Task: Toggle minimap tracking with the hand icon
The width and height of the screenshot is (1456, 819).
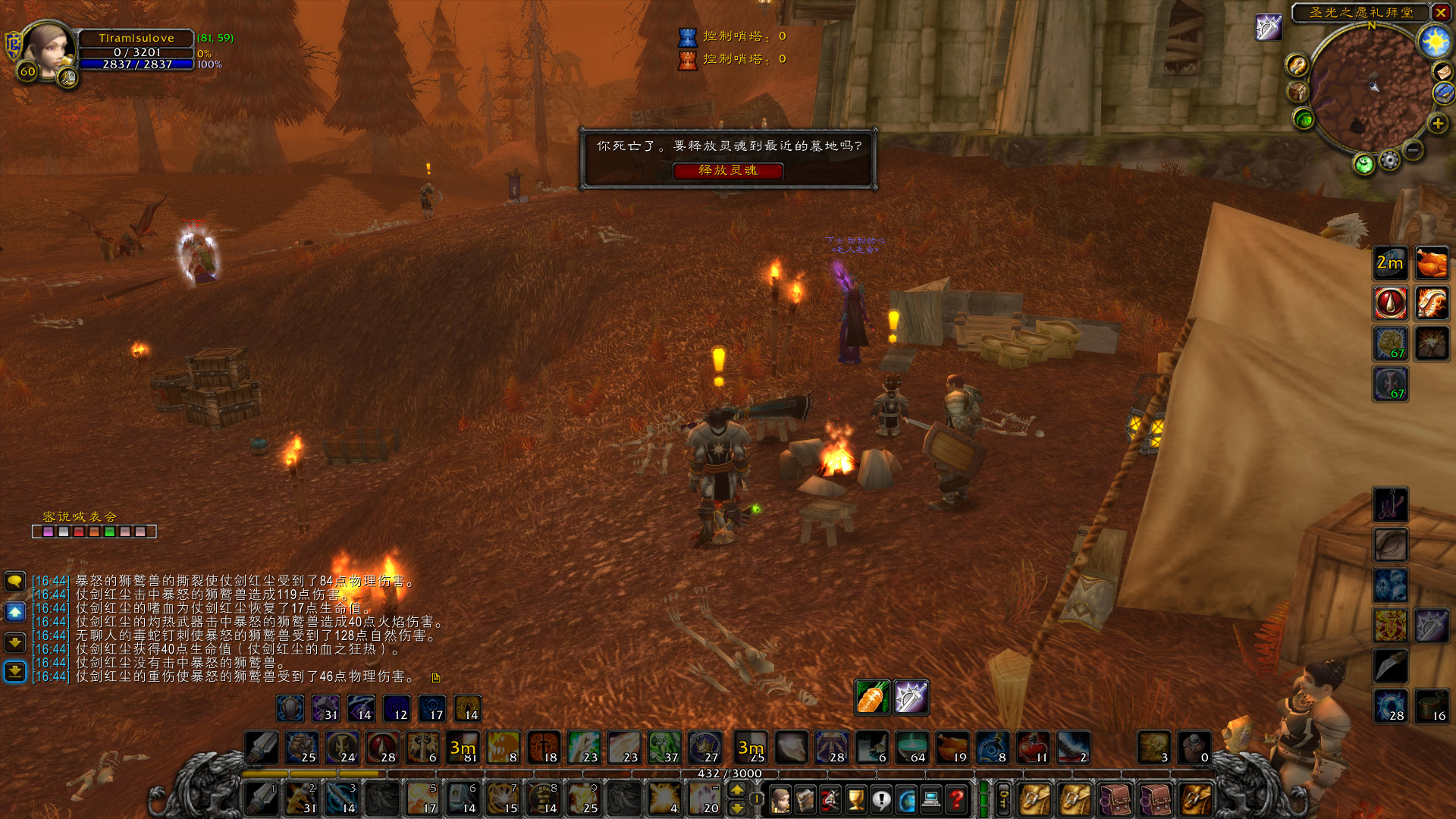Action: pos(1298,66)
